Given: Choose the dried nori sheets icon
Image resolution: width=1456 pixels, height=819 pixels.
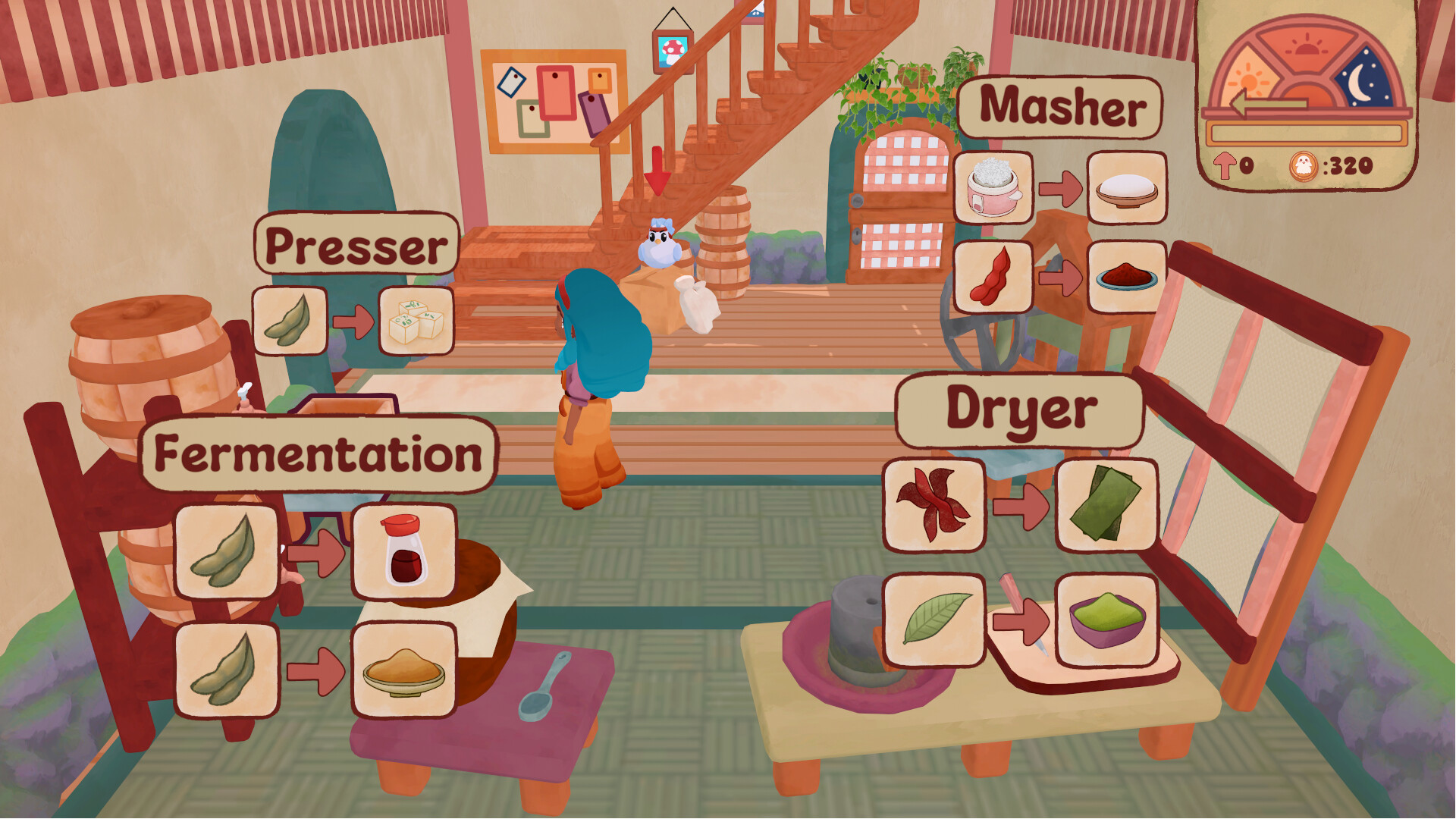Looking at the screenshot, I should pos(1106,504).
